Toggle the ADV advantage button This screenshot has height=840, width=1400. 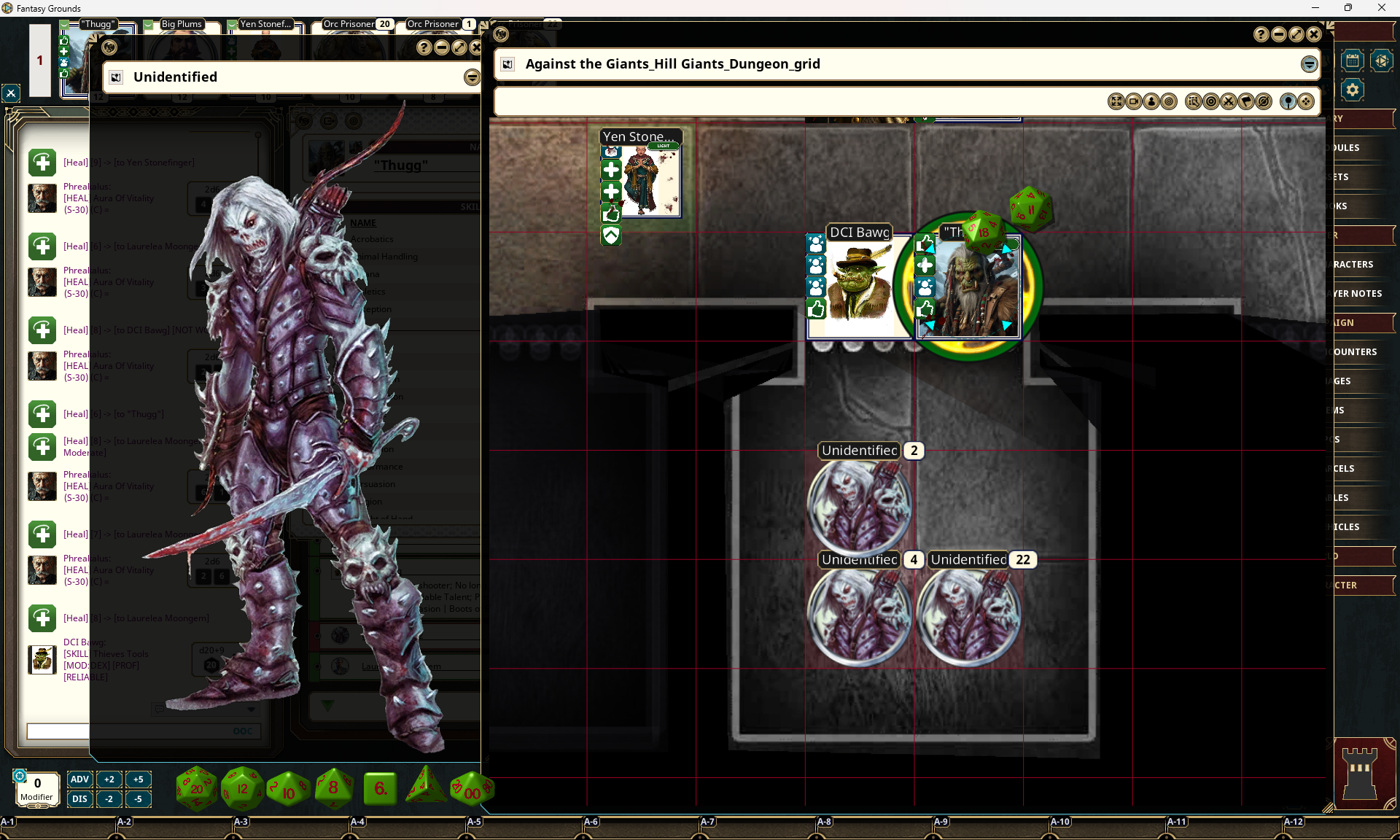pyautogui.click(x=79, y=779)
